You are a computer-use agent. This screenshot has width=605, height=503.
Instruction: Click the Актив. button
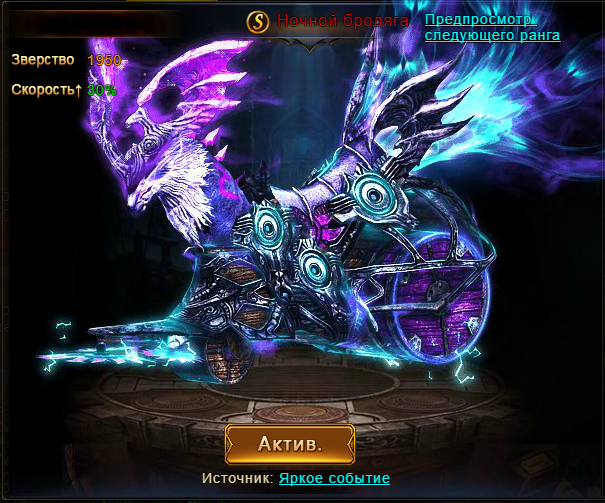(x=290, y=443)
